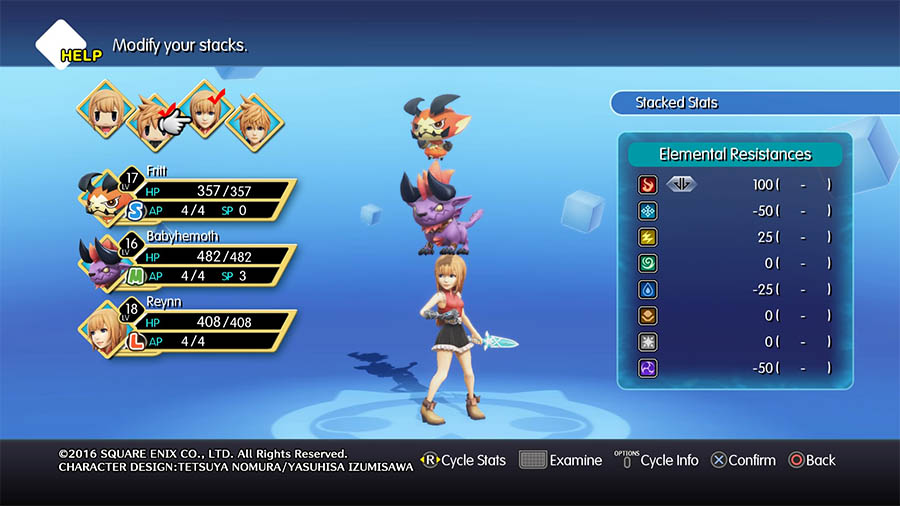Click the blue water drop icon

(647, 290)
